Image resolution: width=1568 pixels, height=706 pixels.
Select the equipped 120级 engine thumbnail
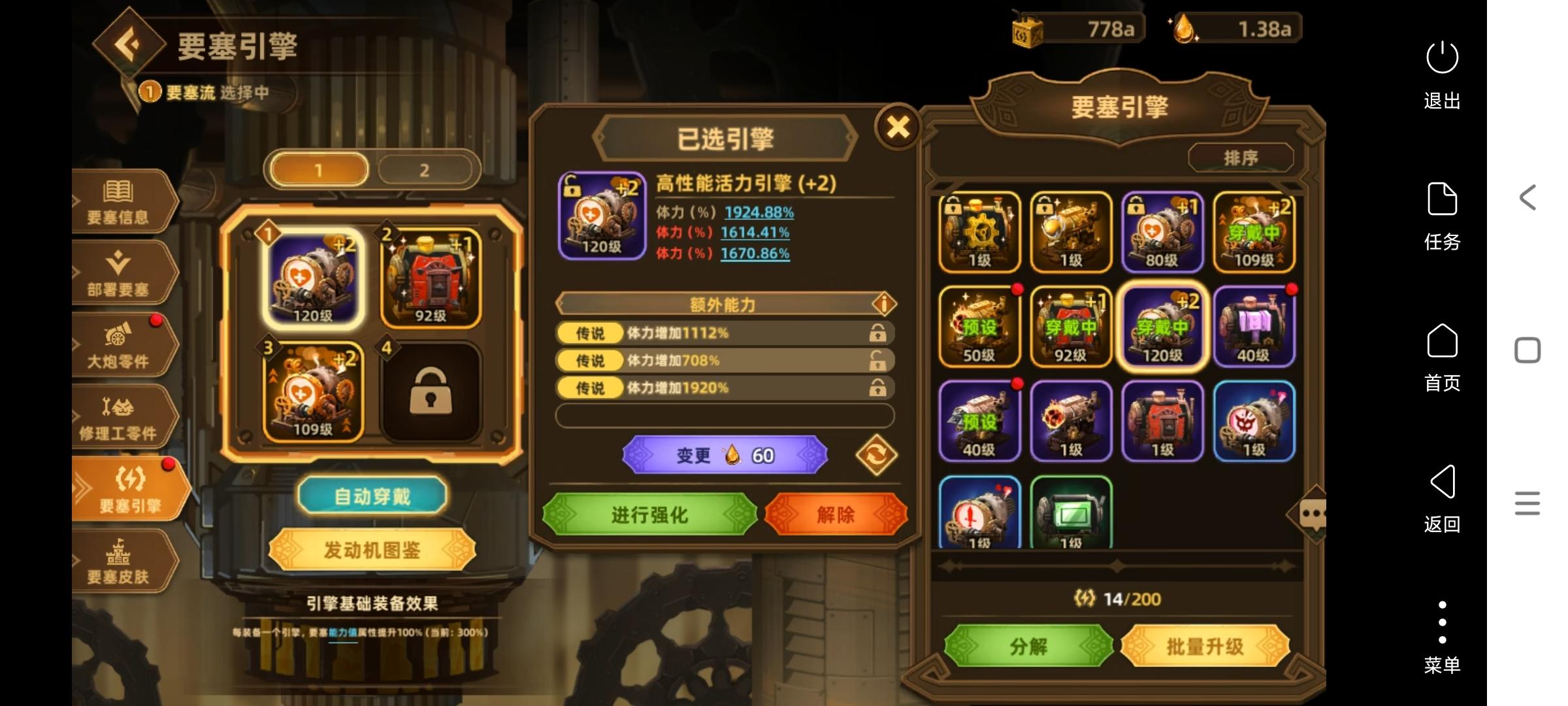click(1163, 327)
